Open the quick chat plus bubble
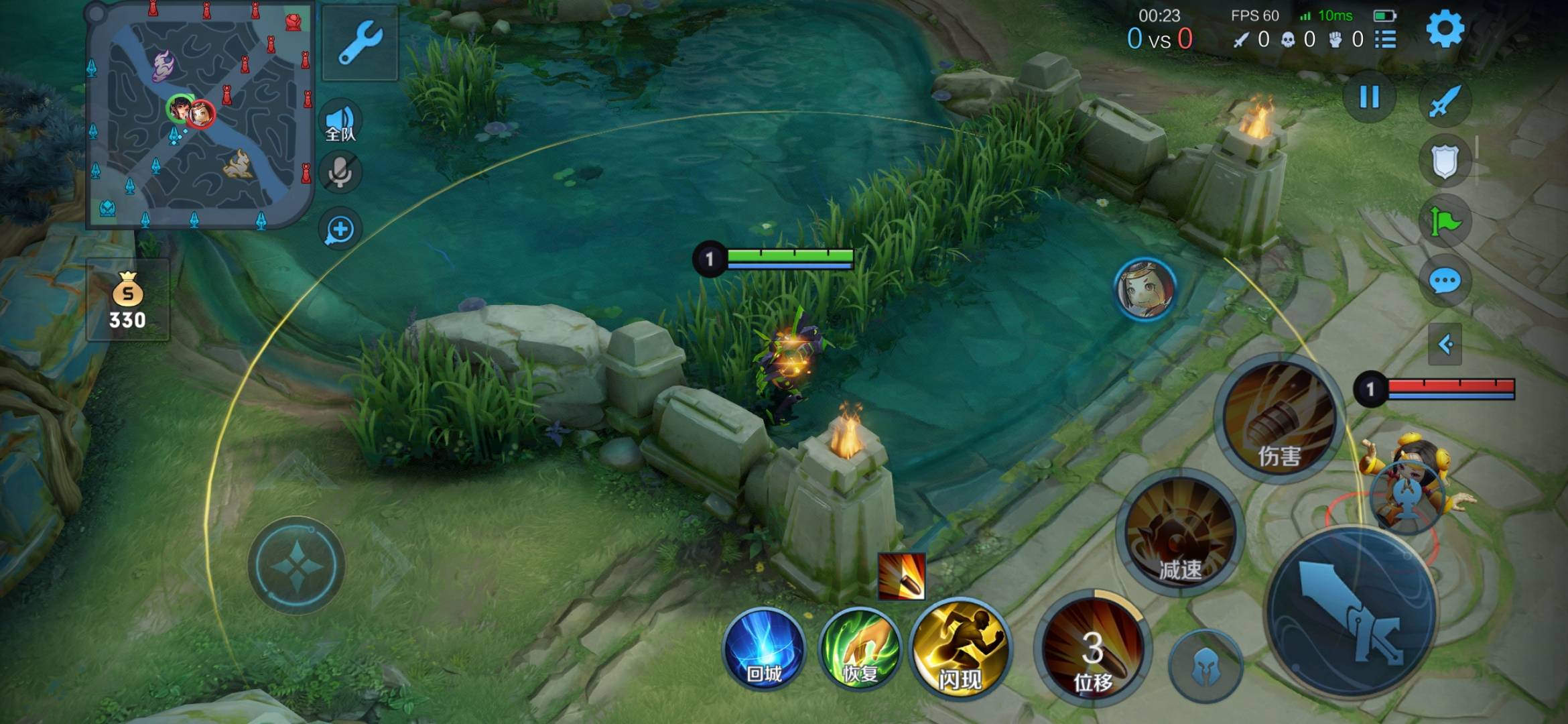 pyautogui.click(x=340, y=230)
